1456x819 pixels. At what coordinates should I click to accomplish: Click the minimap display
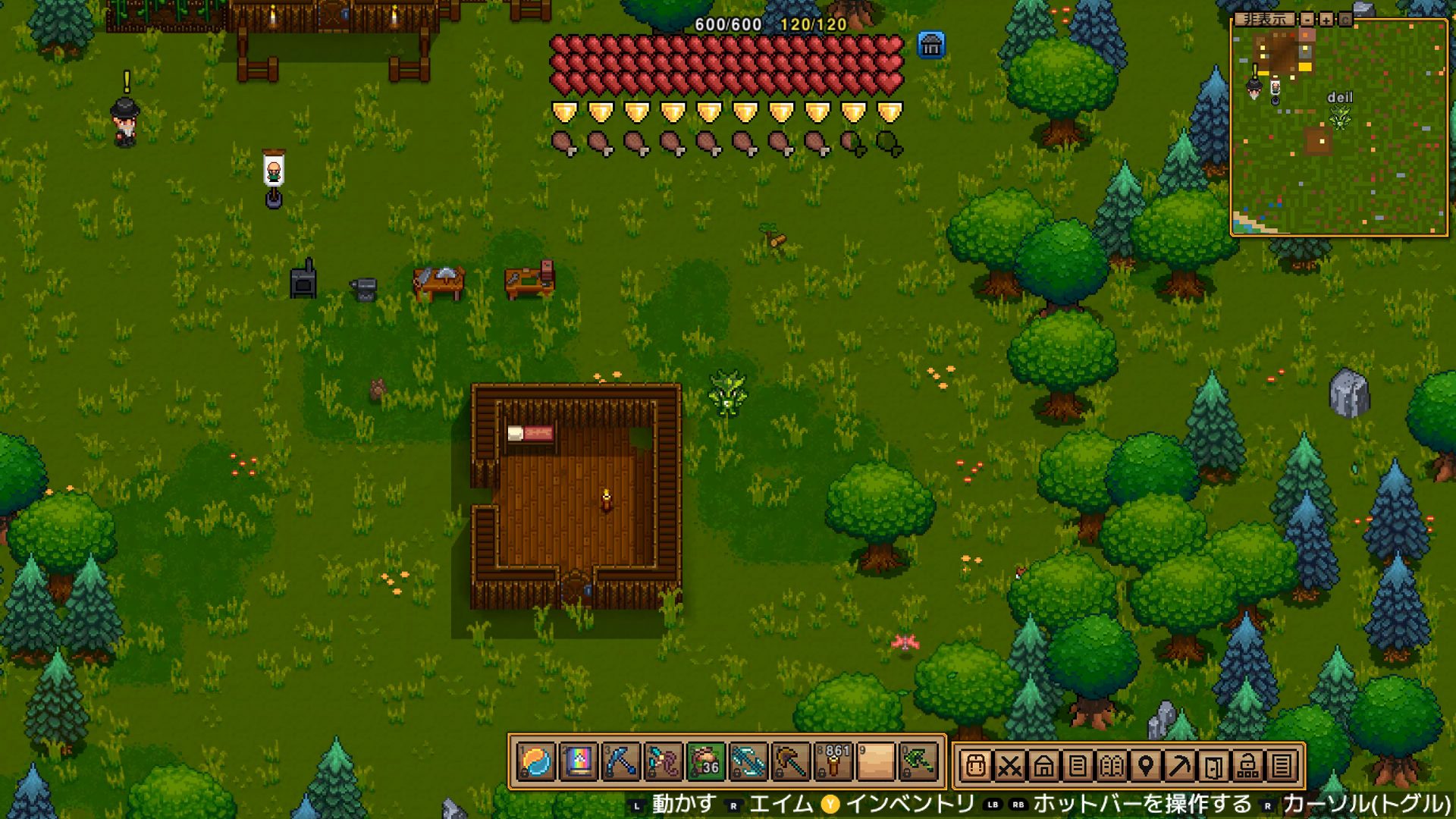point(1339,127)
